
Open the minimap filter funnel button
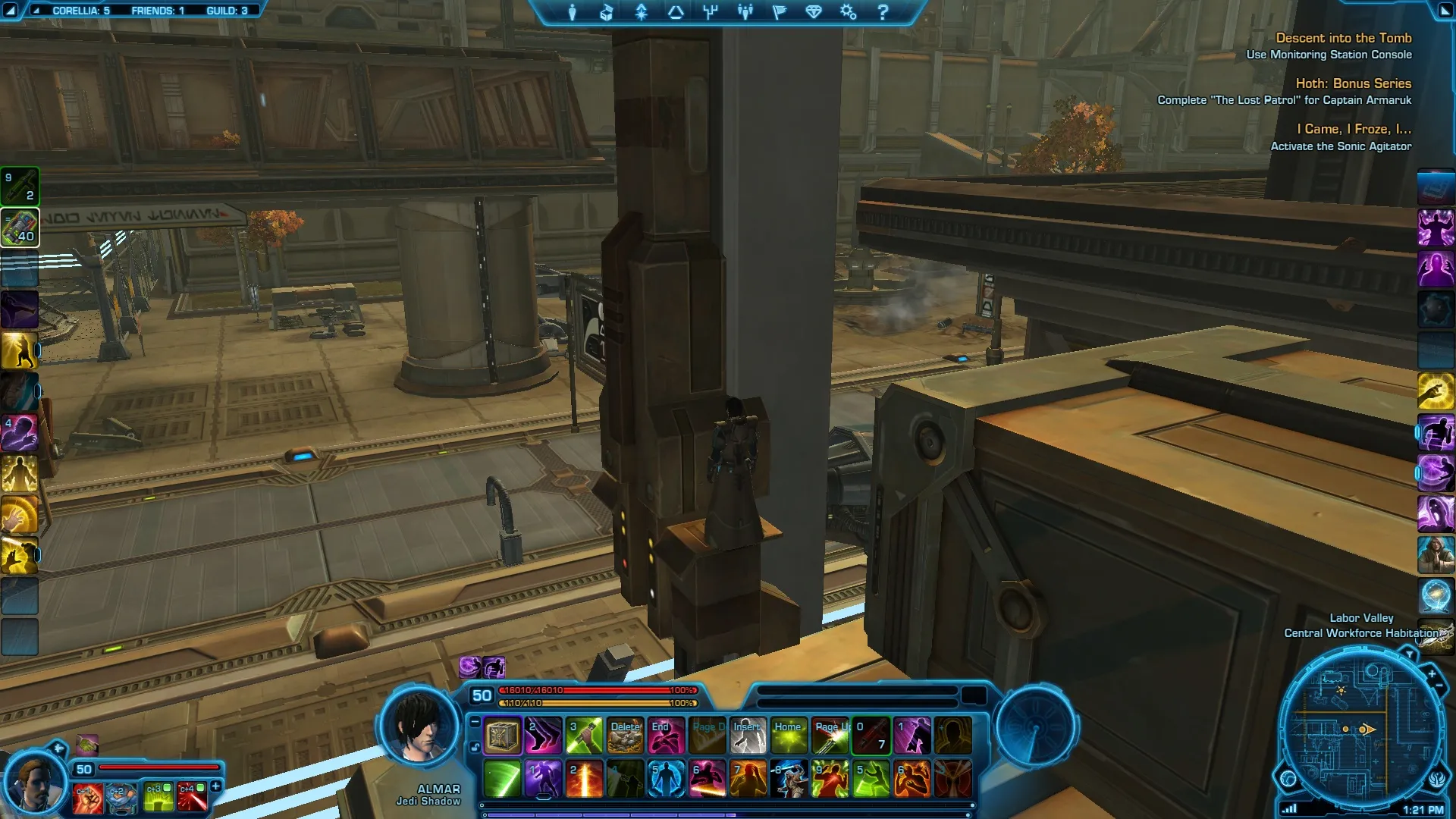click(x=1409, y=654)
